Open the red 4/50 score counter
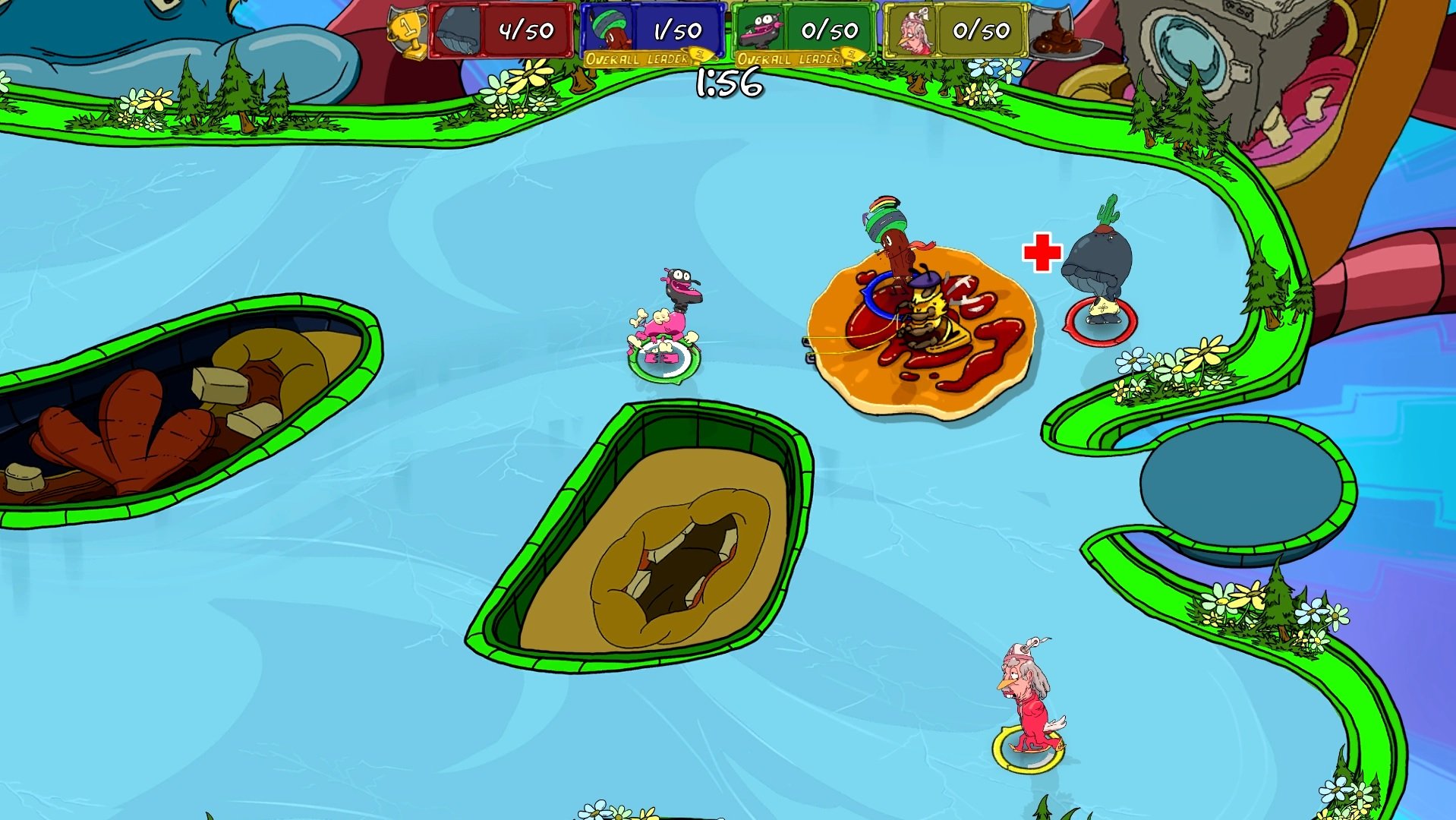 click(526, 29)
